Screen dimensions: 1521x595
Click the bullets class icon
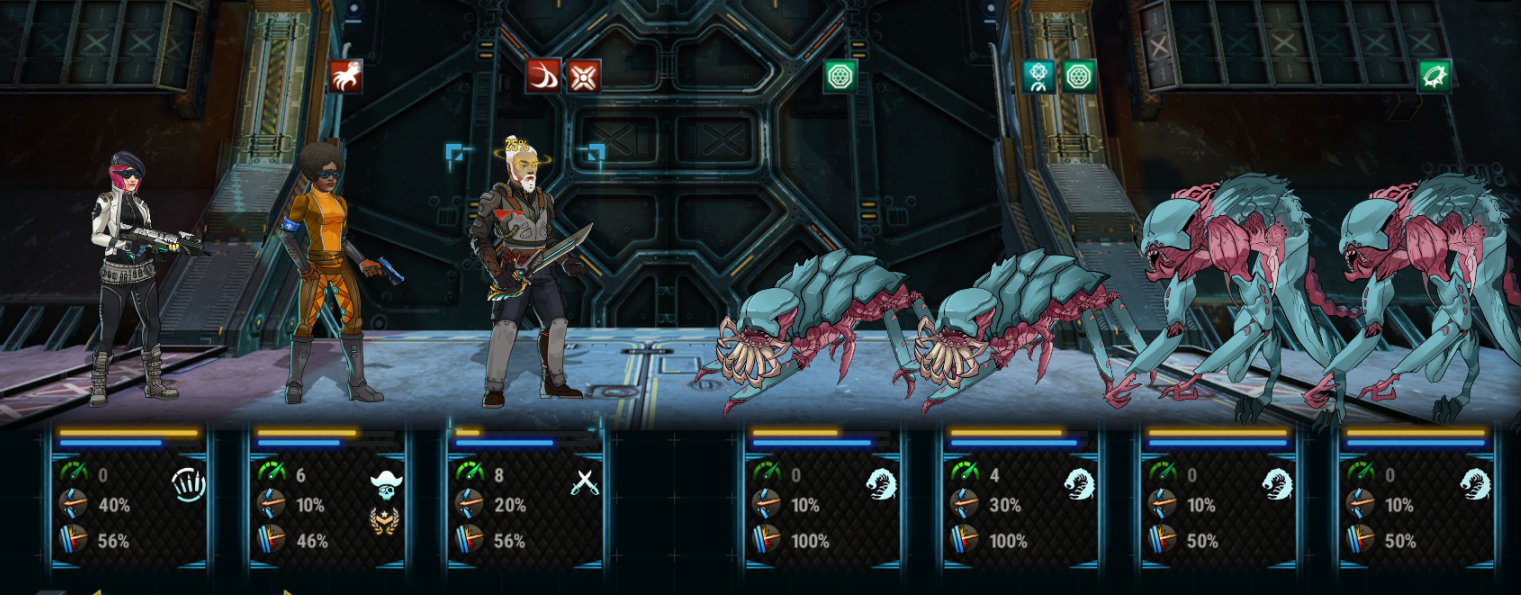point(188,485)
